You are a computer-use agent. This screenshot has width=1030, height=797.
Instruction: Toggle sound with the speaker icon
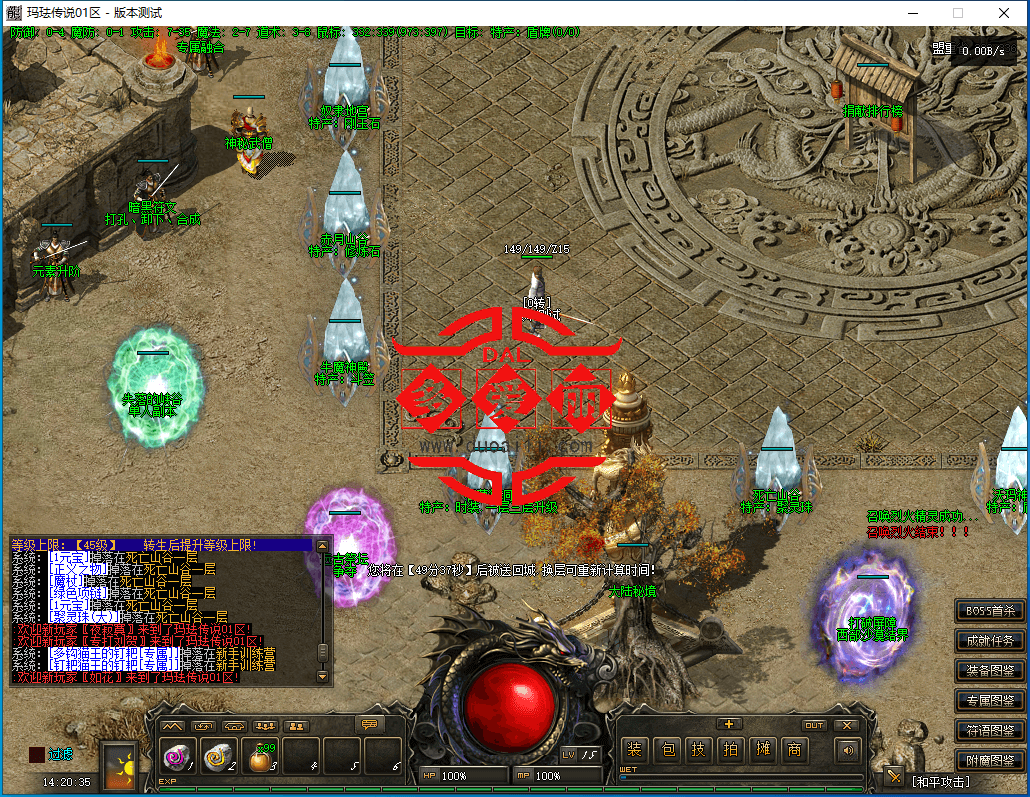848,750
